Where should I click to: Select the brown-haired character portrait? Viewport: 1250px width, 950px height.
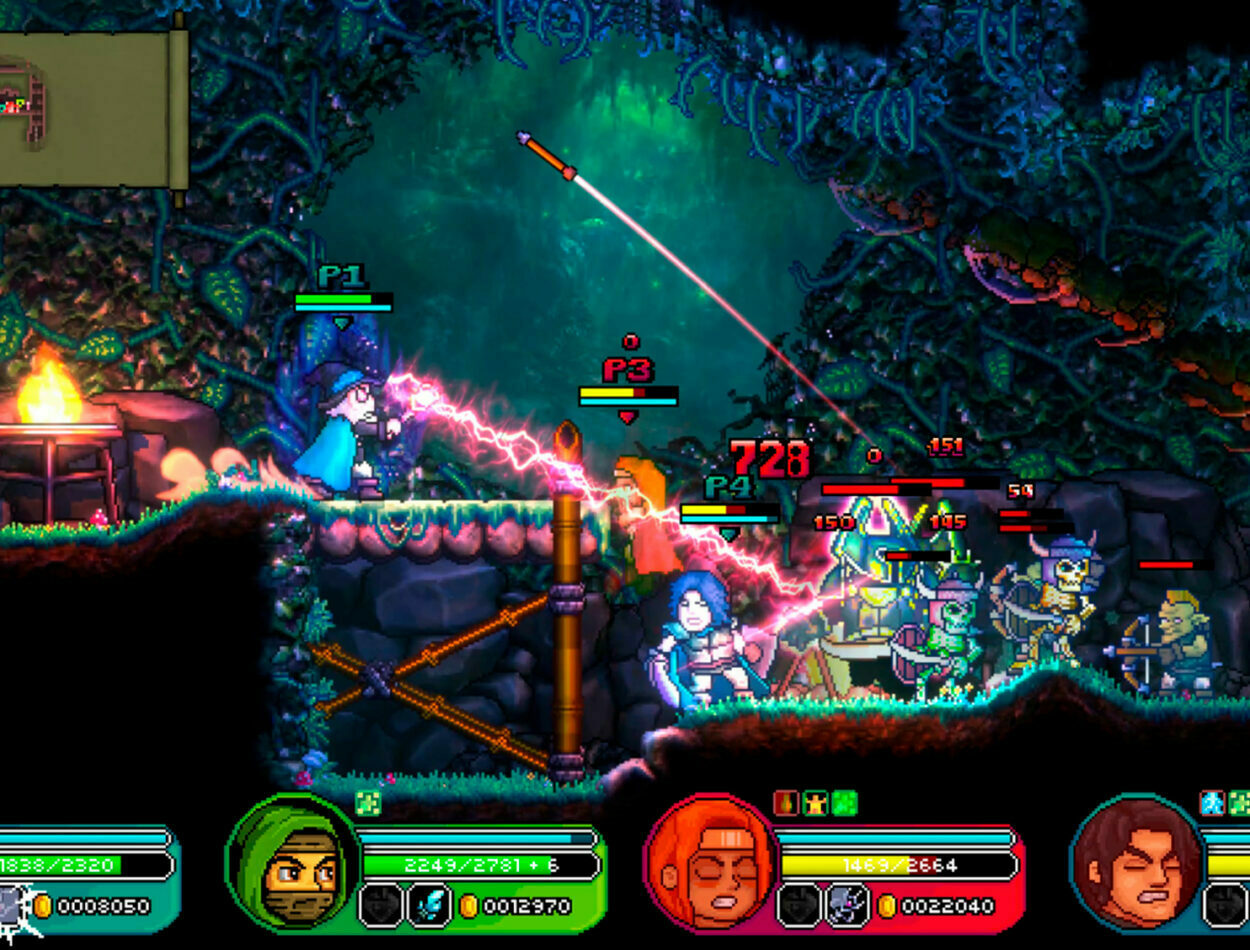point(1137,861)
